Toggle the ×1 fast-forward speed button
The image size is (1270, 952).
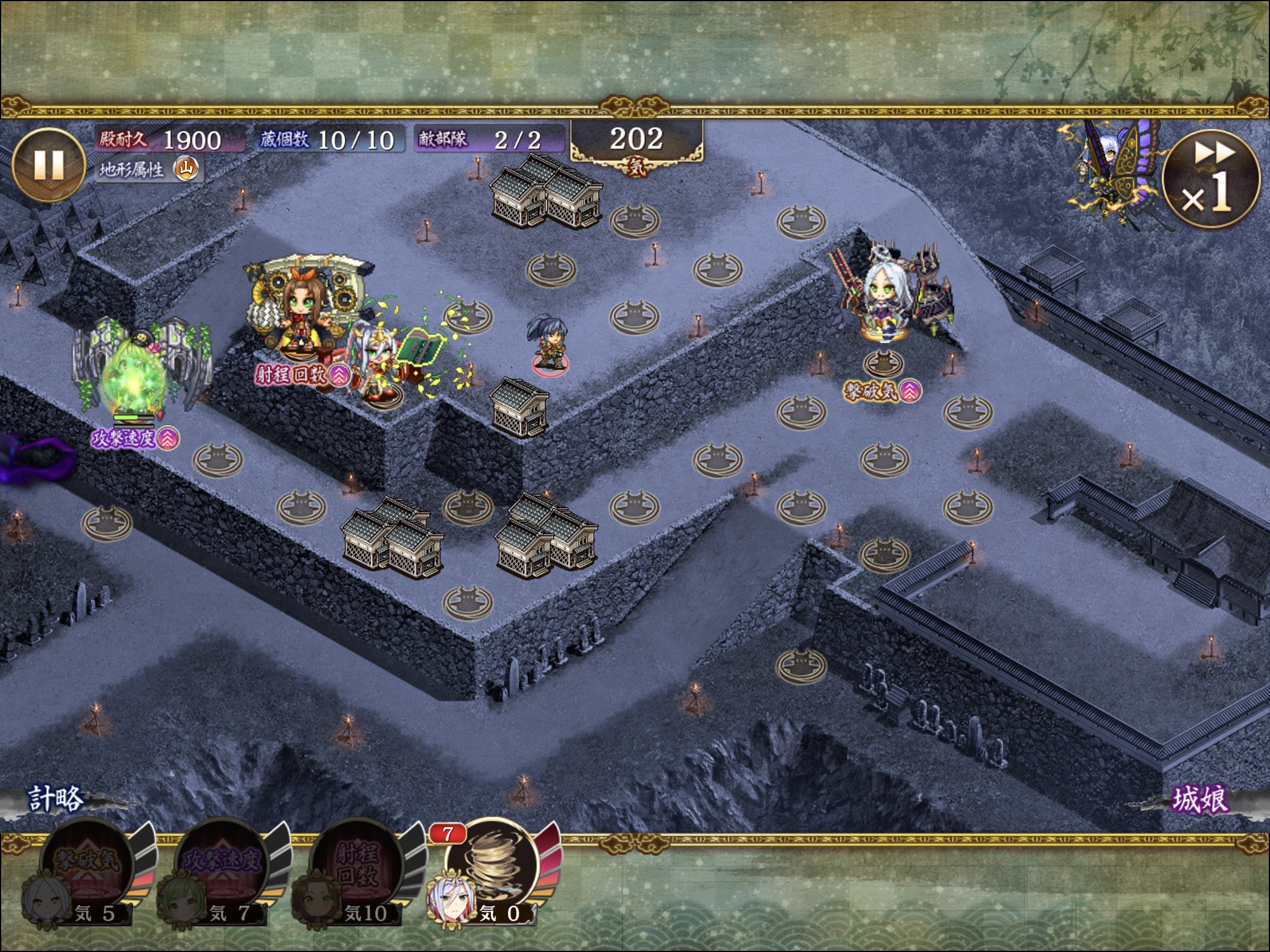[1209, 179]
